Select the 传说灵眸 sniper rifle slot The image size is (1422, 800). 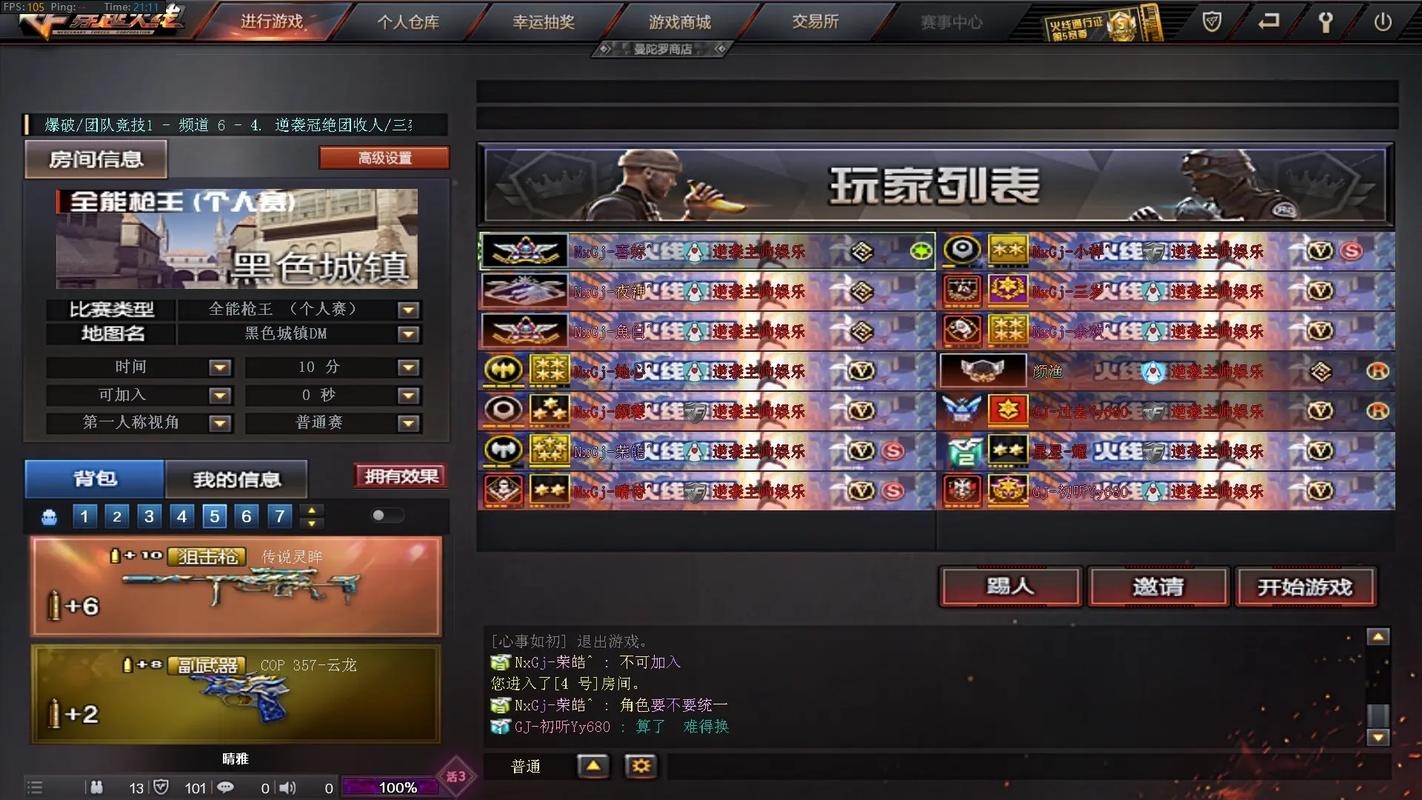click(x=236, y=586)
